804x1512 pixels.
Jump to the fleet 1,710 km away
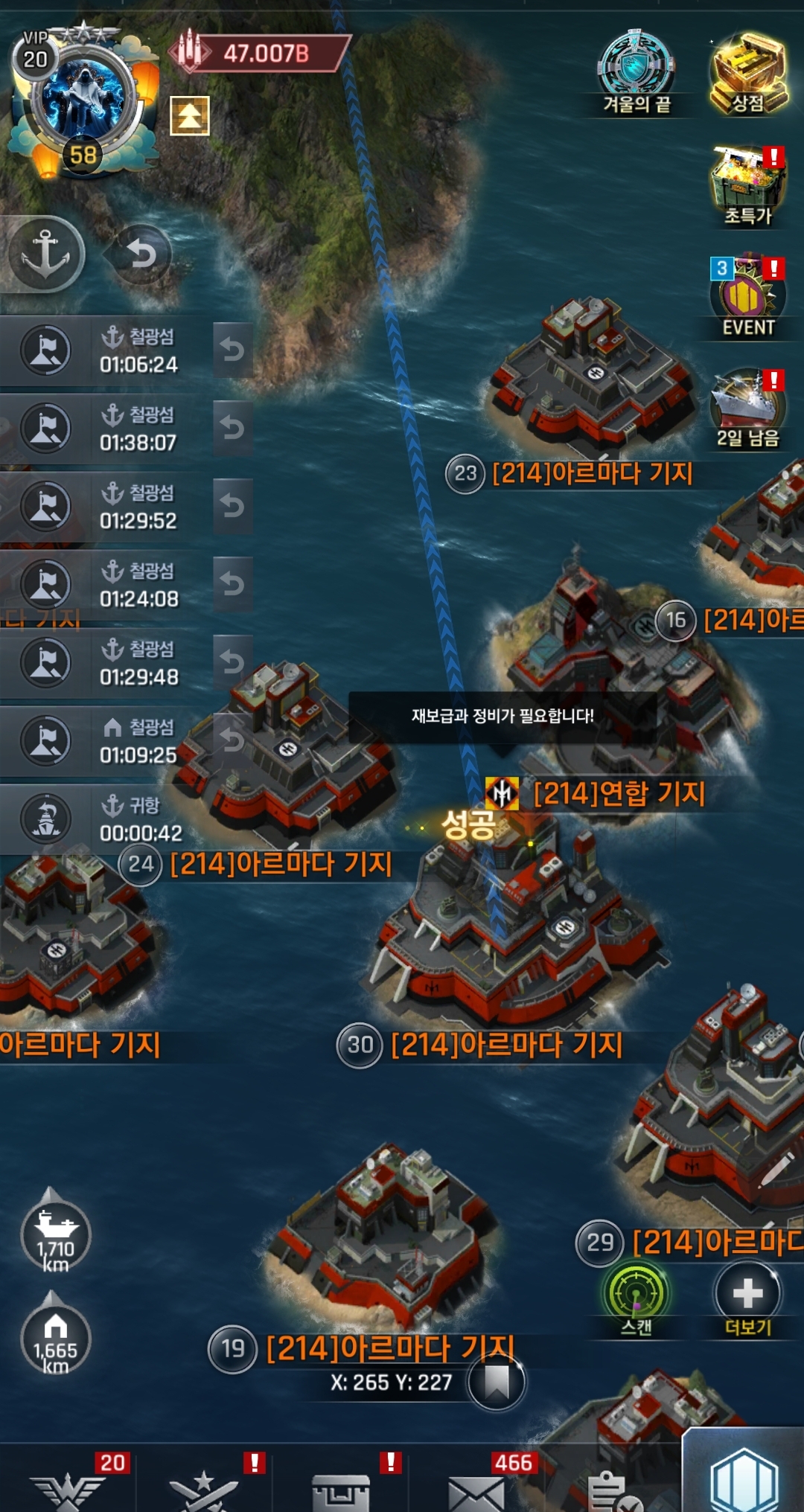click(56, 1235)
